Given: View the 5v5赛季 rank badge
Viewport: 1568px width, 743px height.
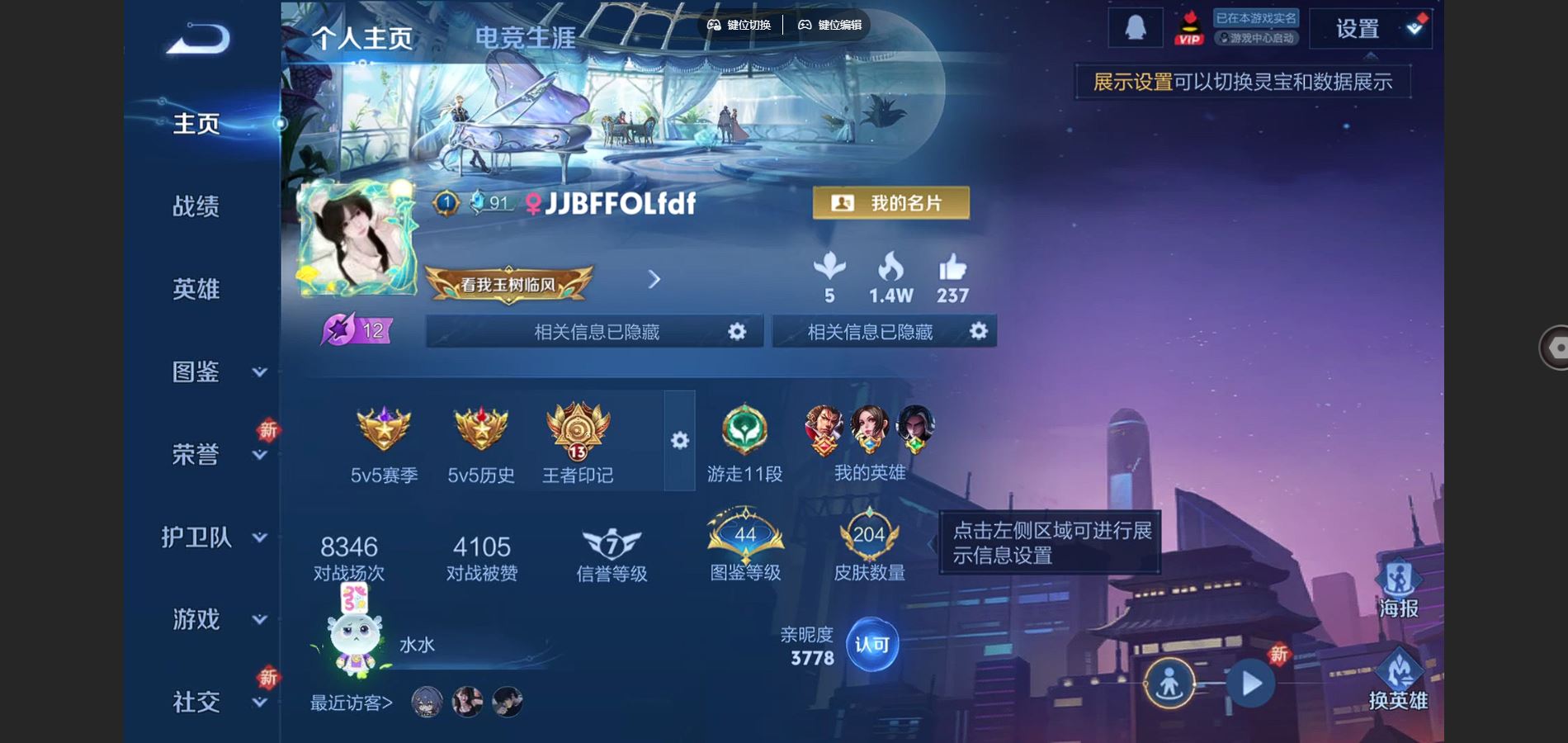Looking at the screenshot, I should 384,442.
